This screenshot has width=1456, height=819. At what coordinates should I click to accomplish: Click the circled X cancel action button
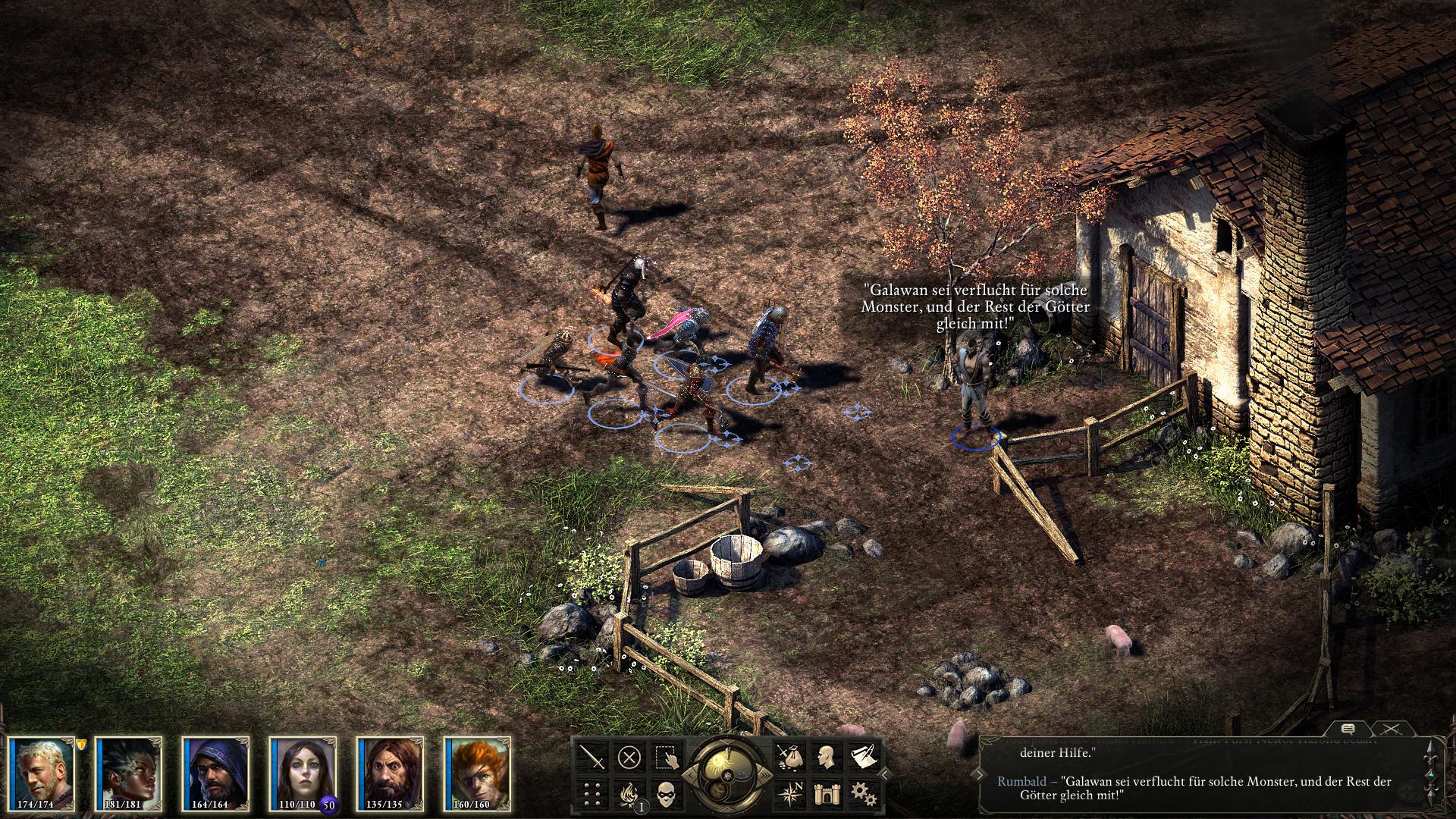coord(629,757)
